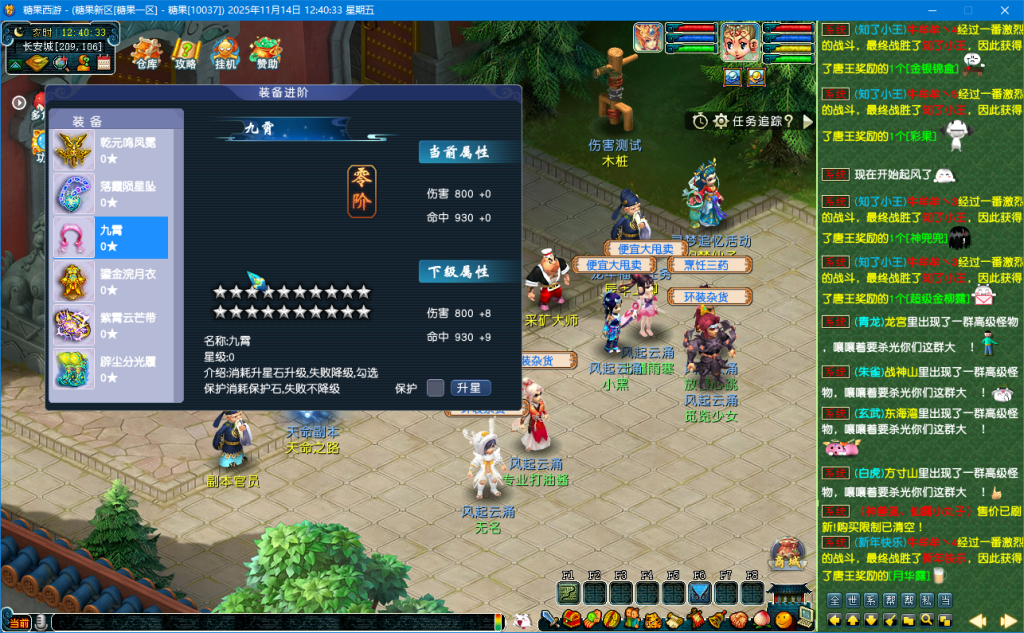Screen dimensions: 1024x633
Task: Select the 九霄 equipment row
Action: 110,237
